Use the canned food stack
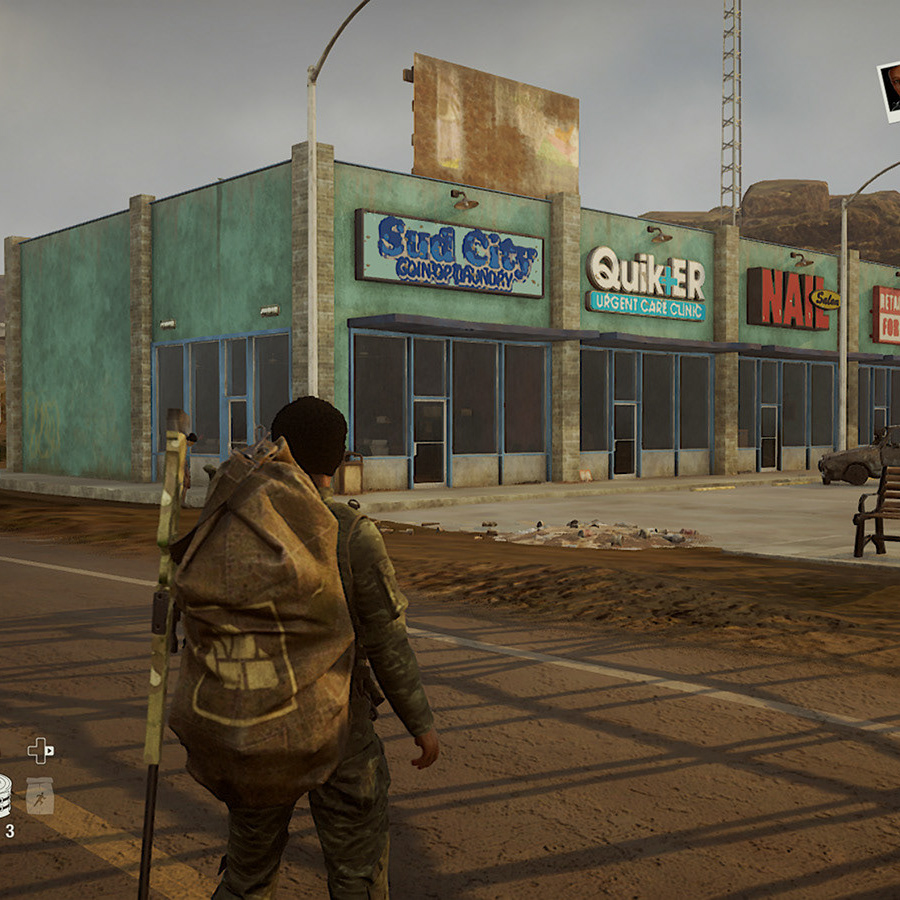This screenshot has height=900, width=900. (x=4, y=796)
